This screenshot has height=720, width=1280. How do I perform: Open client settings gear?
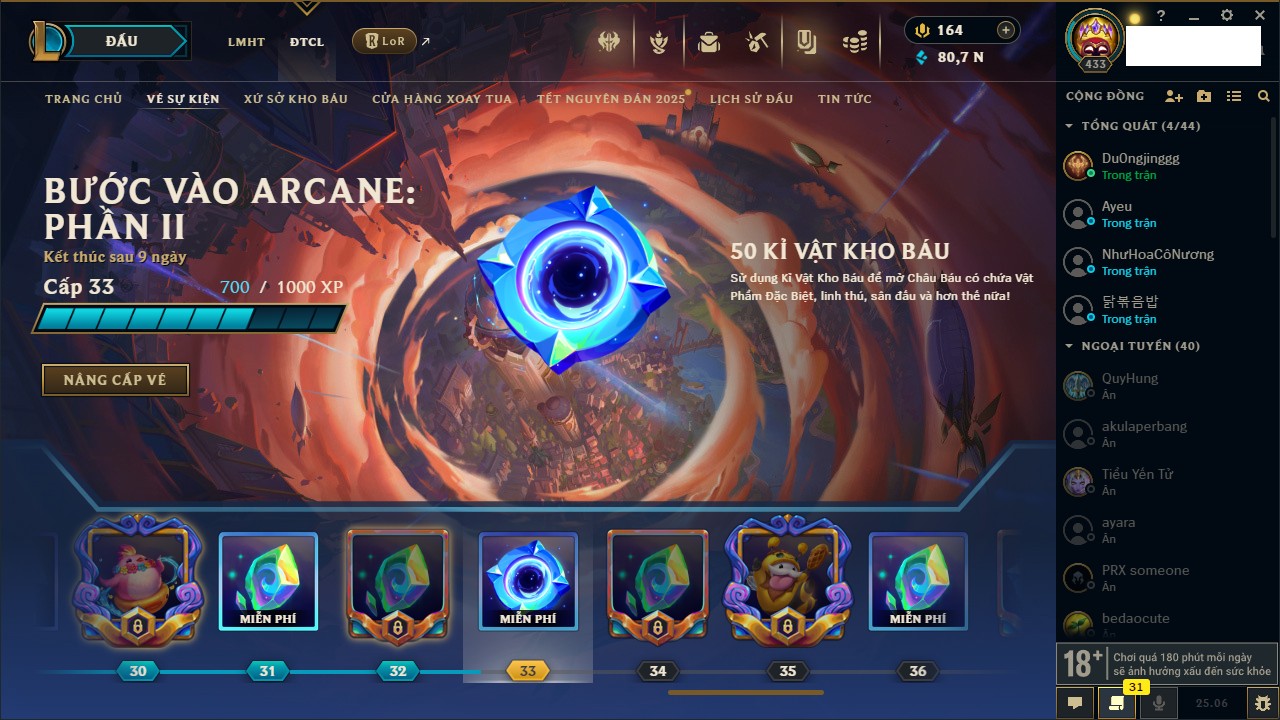[1227, 16]
